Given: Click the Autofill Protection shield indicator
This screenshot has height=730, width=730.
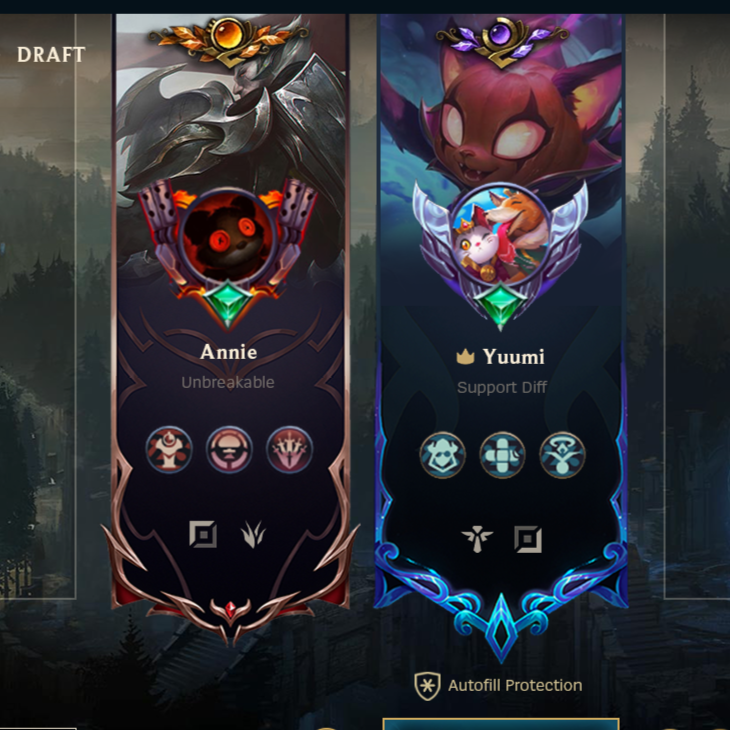Looking at the screenshot, I should point(428,686).
